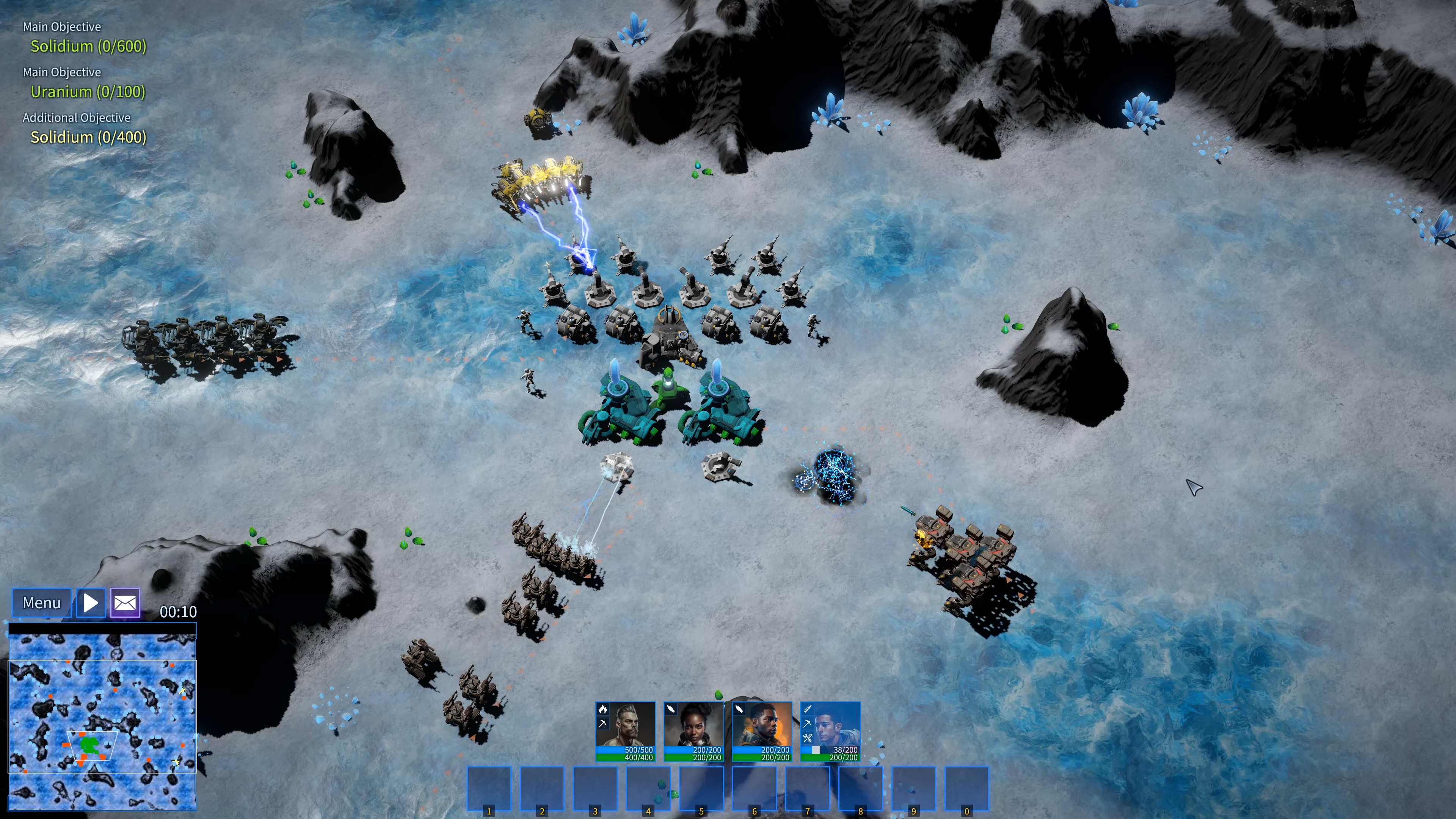
Task: Select control group slot 0
Action: [x=966, y=789]
